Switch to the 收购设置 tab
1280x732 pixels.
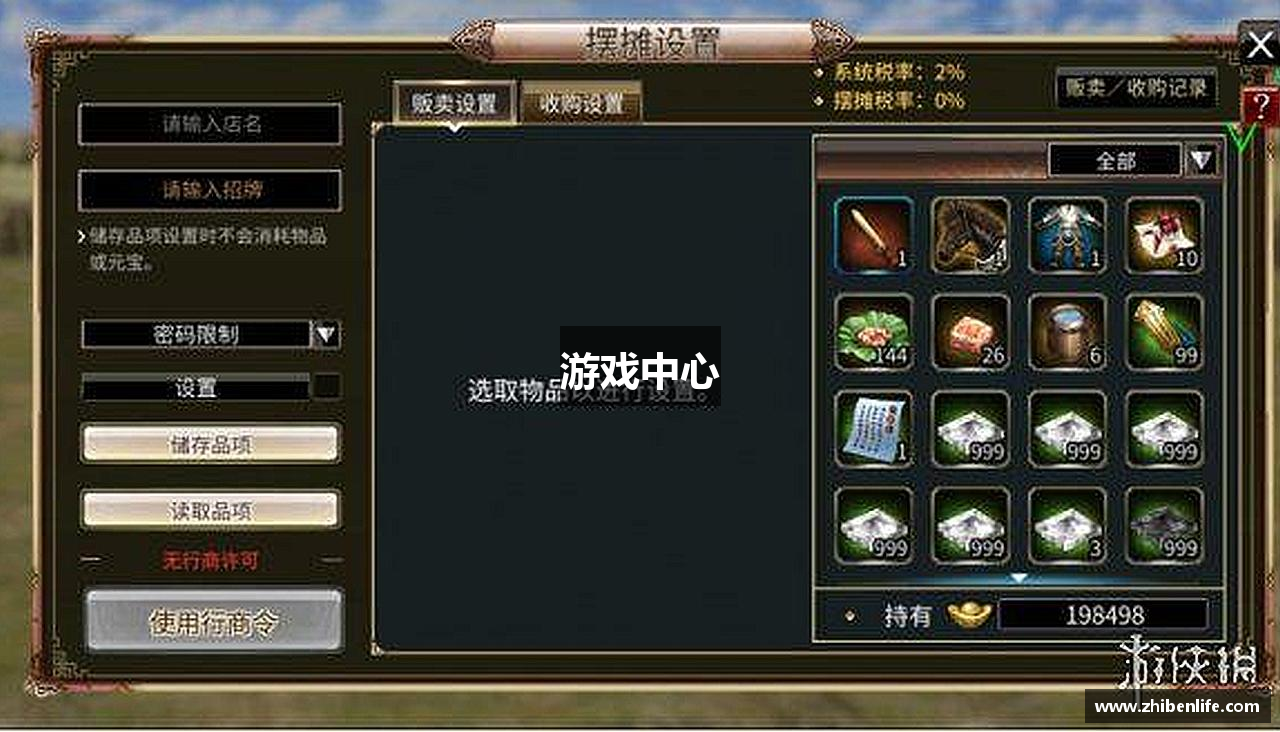tap(581, 101)
